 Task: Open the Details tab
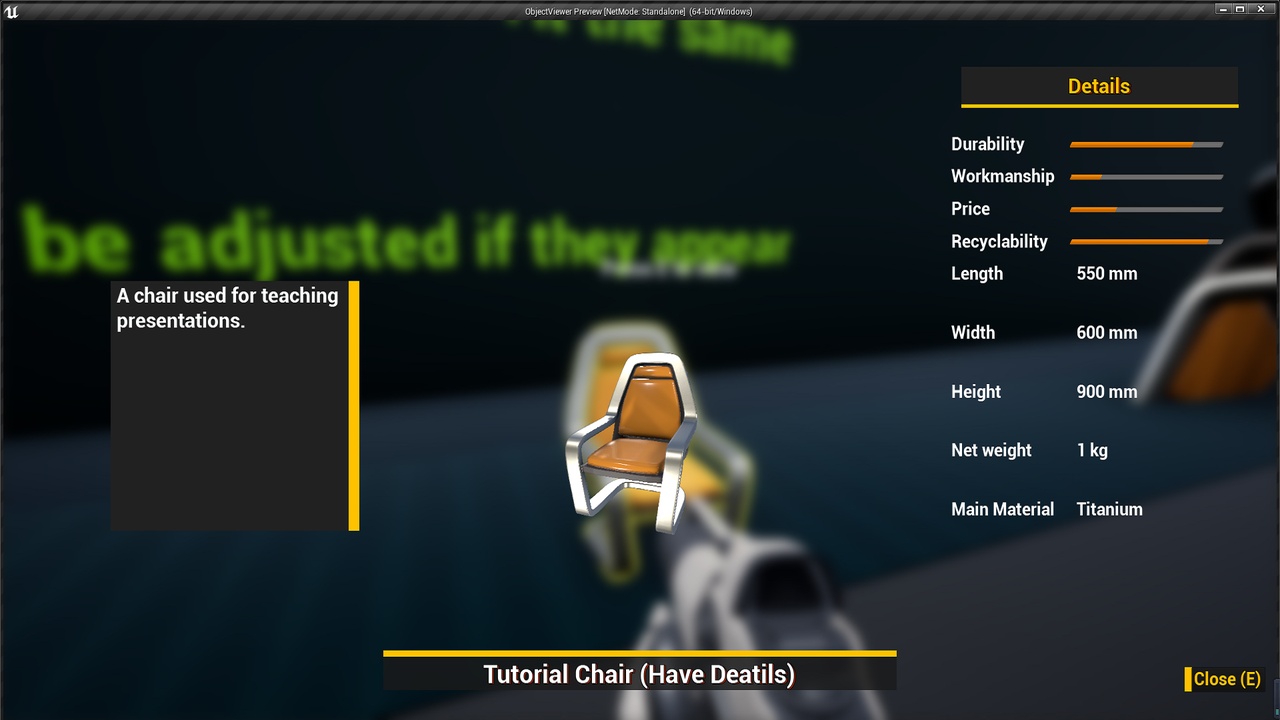point(1099,86)
